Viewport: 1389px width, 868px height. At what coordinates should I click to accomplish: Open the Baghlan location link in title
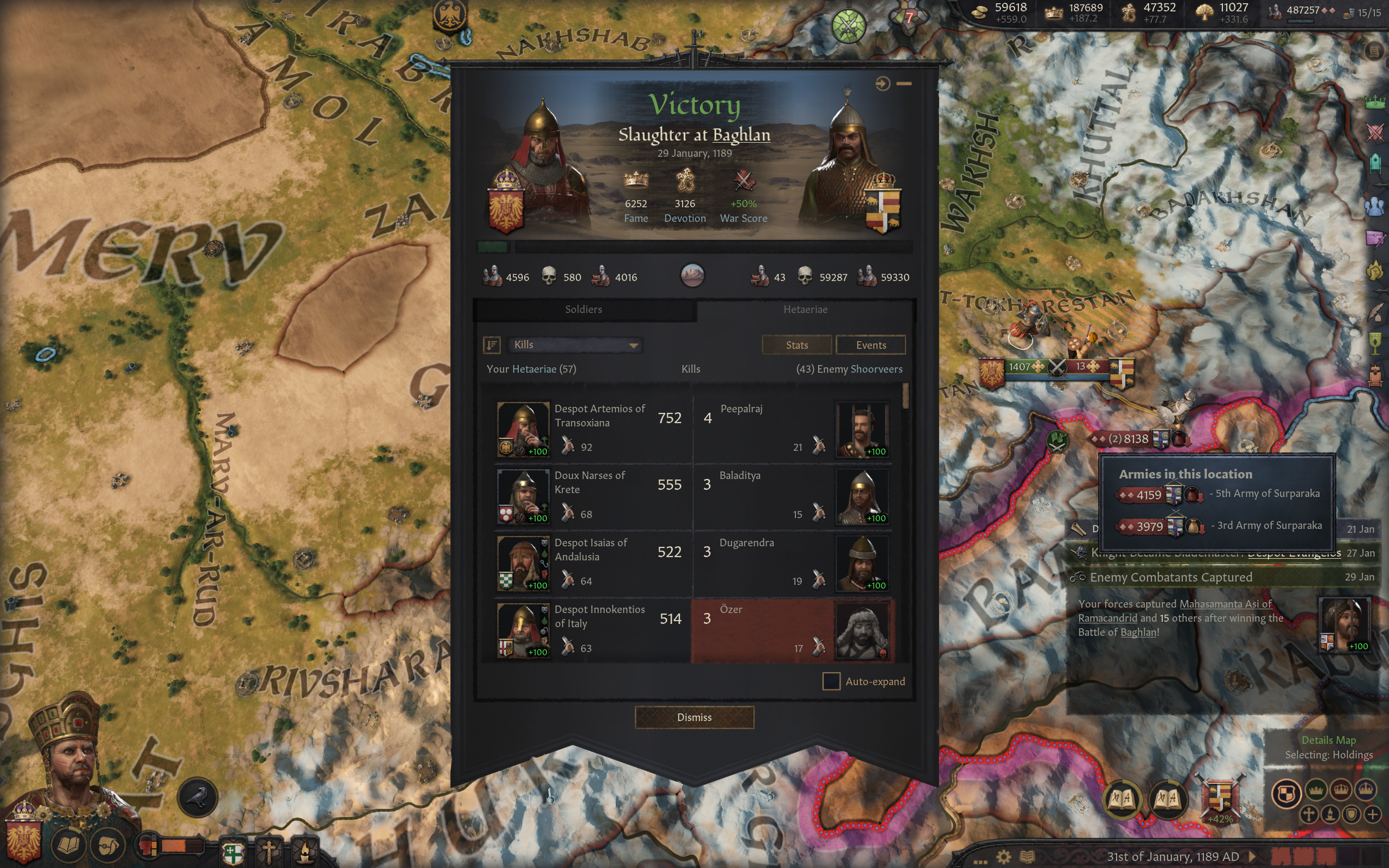741,135
